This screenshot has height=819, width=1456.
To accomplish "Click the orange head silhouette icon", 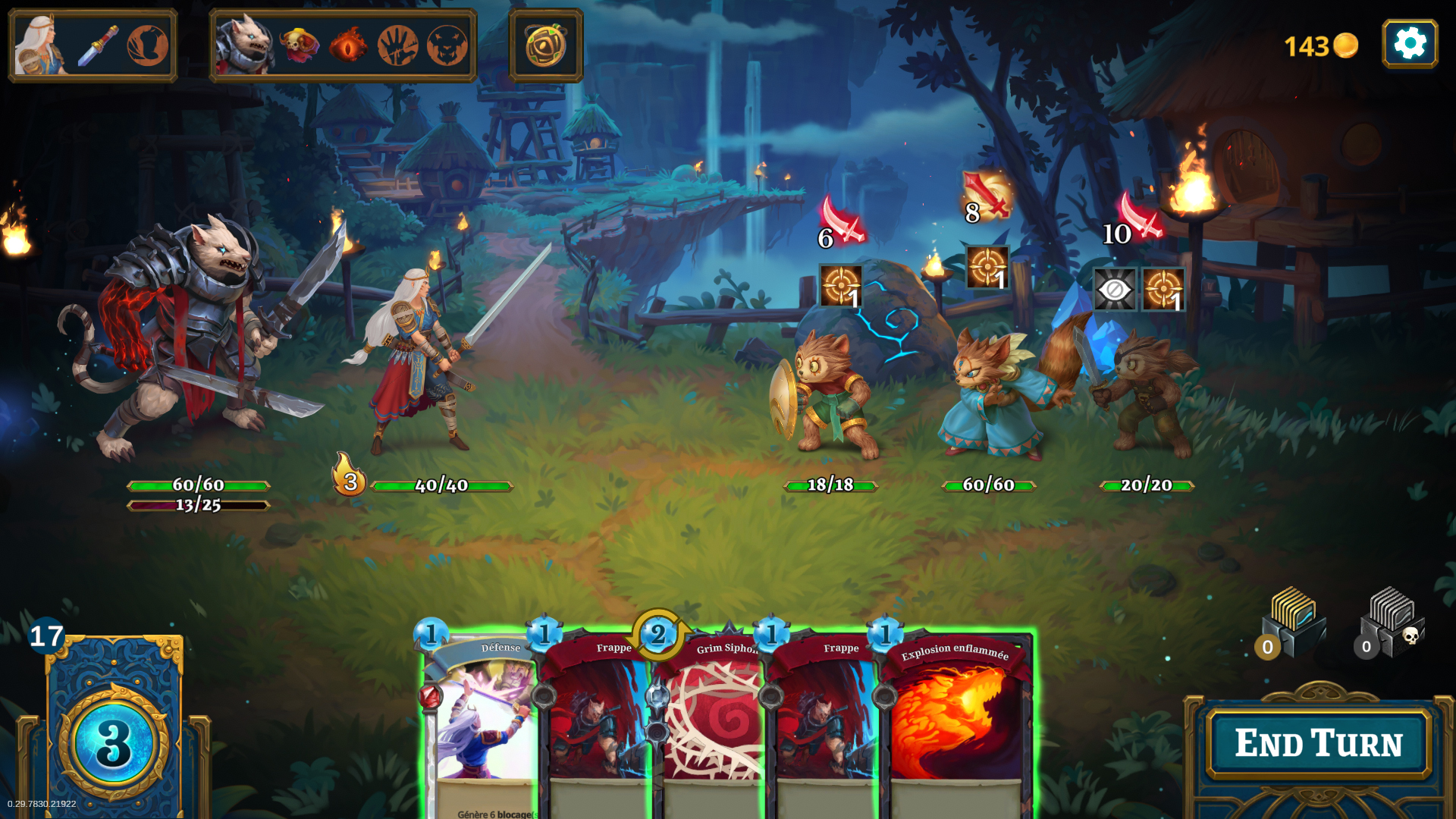I will (148, 45).
